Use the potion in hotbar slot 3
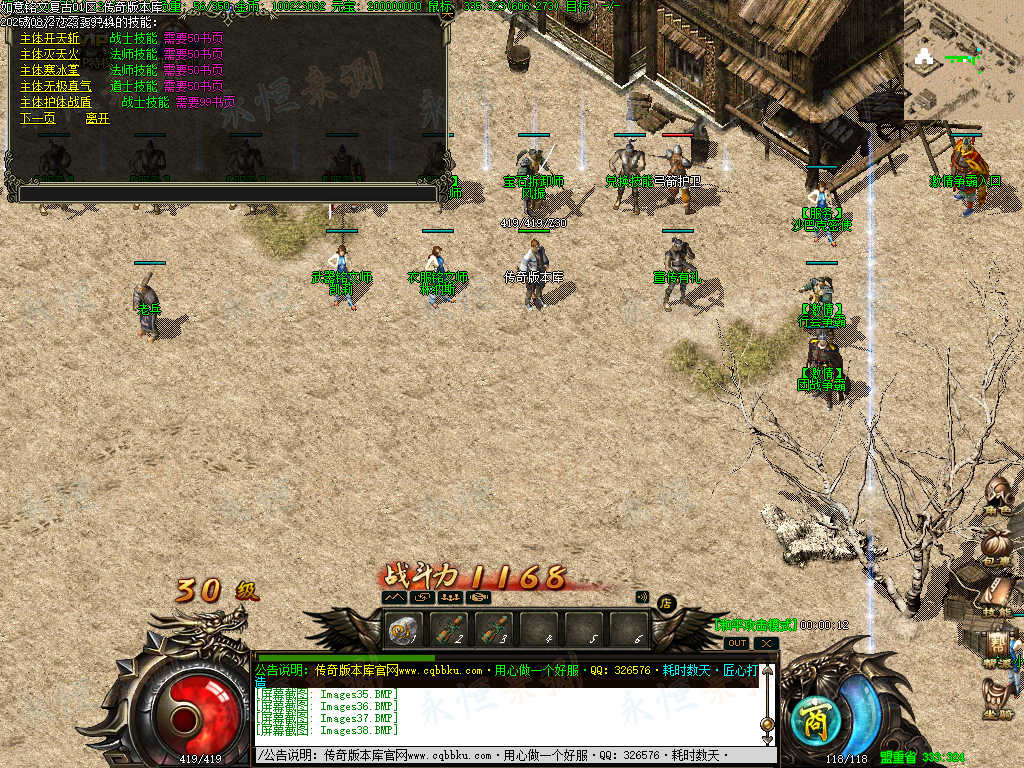The image size is (1024, 768). [494, 630]
